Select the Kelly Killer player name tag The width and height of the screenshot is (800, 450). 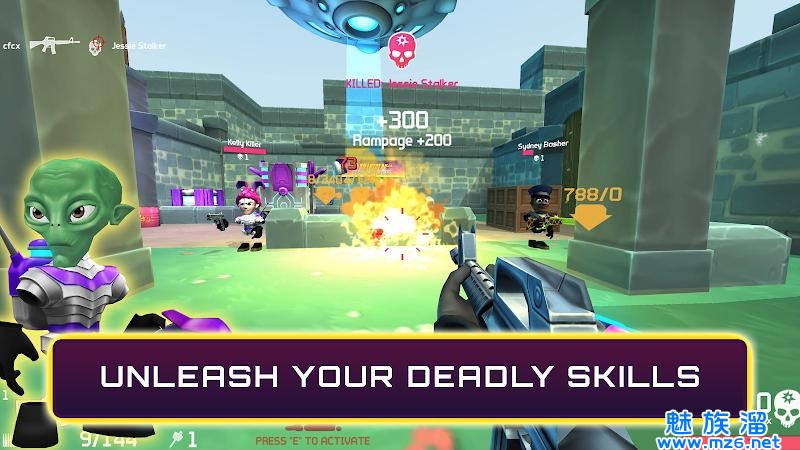click(x=244, y=143)
